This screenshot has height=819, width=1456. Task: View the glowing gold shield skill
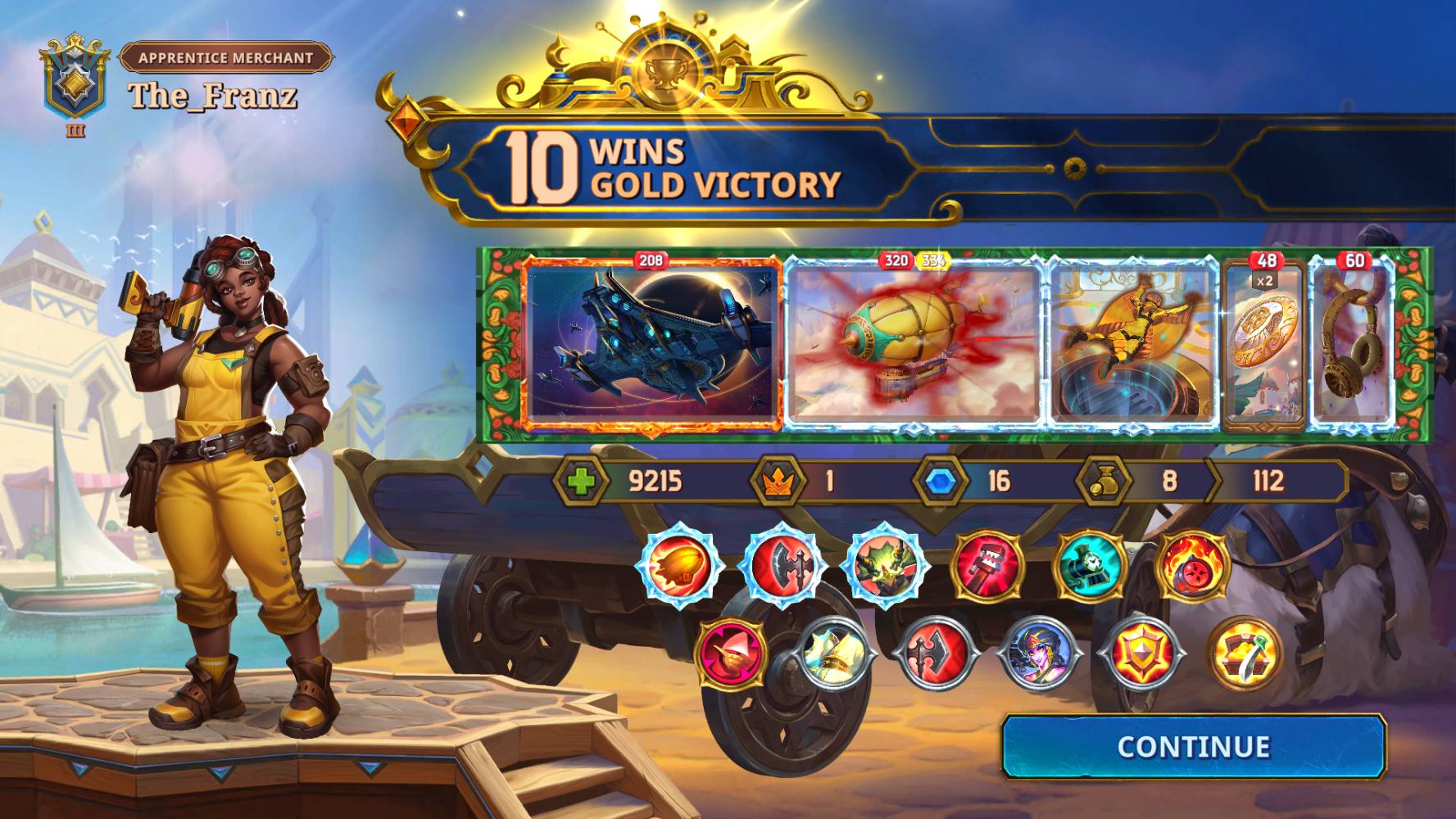click(1141, 654)
